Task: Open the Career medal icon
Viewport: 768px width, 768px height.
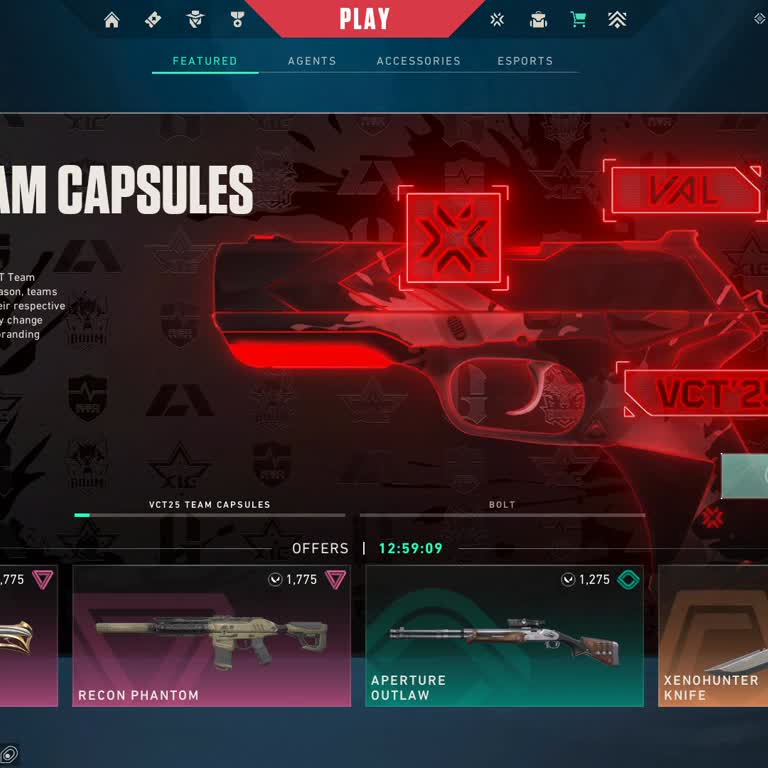Action: pyautogui.click(x=237, y=20)
